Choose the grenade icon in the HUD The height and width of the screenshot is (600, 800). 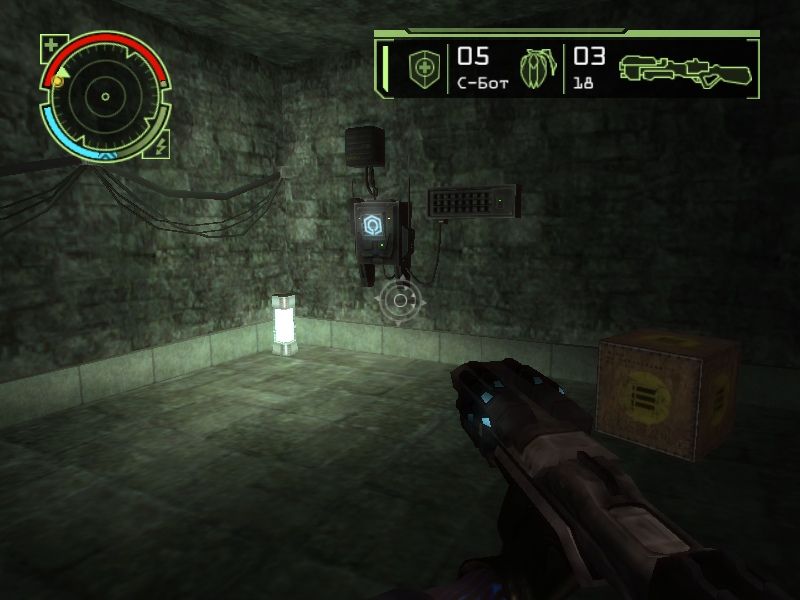click(x=535, y=68)
